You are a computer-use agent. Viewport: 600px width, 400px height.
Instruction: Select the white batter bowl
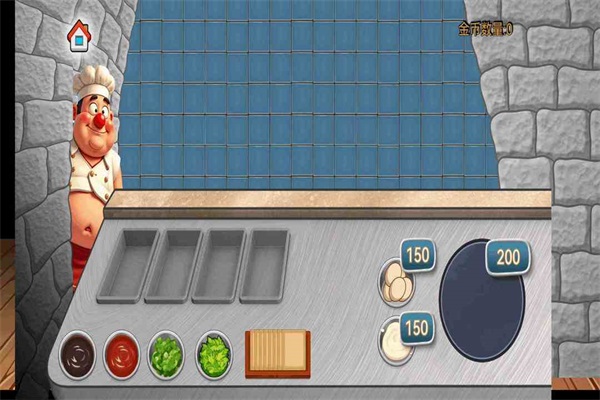tap(395, 343)
